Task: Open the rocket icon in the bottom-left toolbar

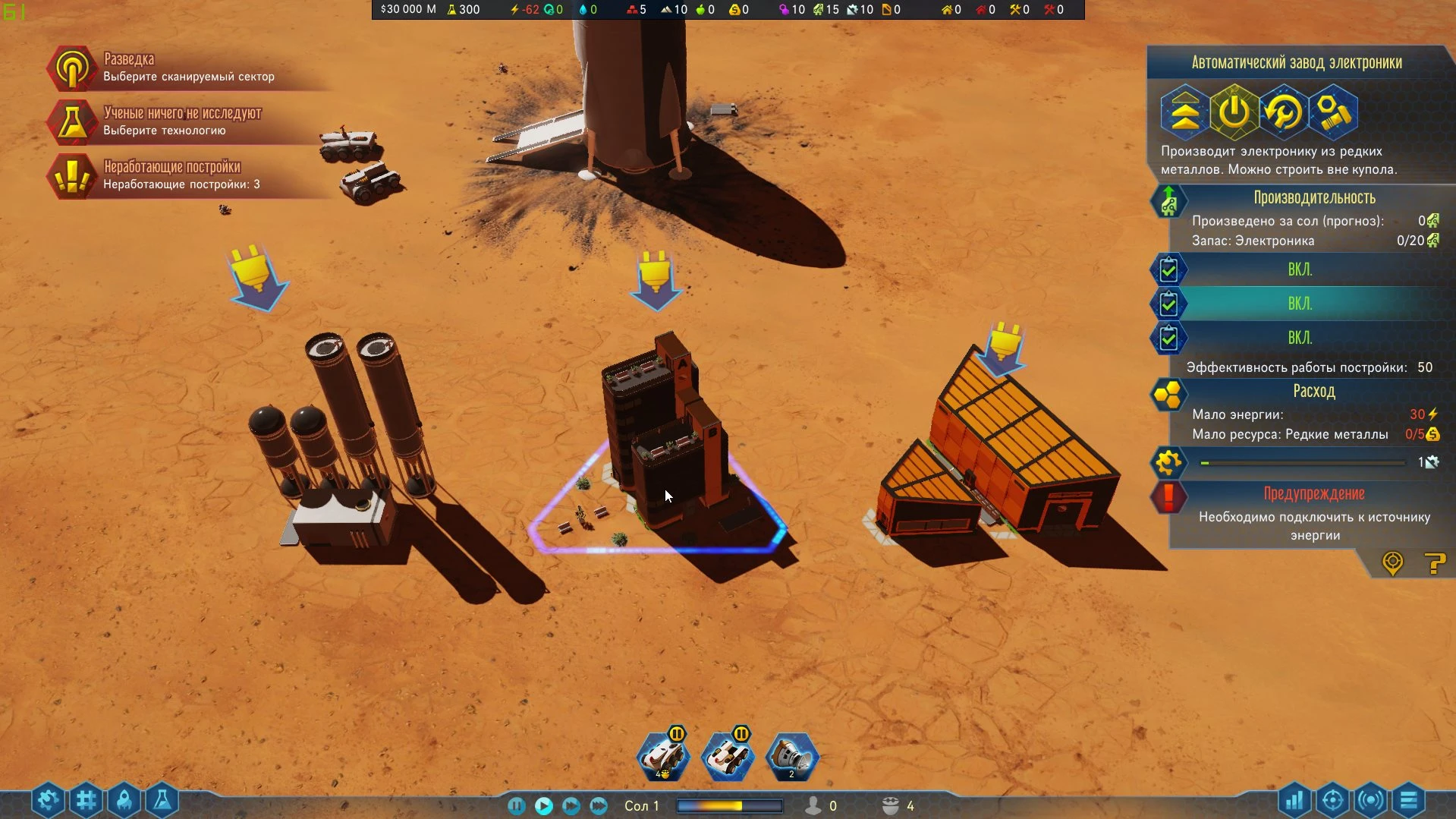Action: pos(124,800)
